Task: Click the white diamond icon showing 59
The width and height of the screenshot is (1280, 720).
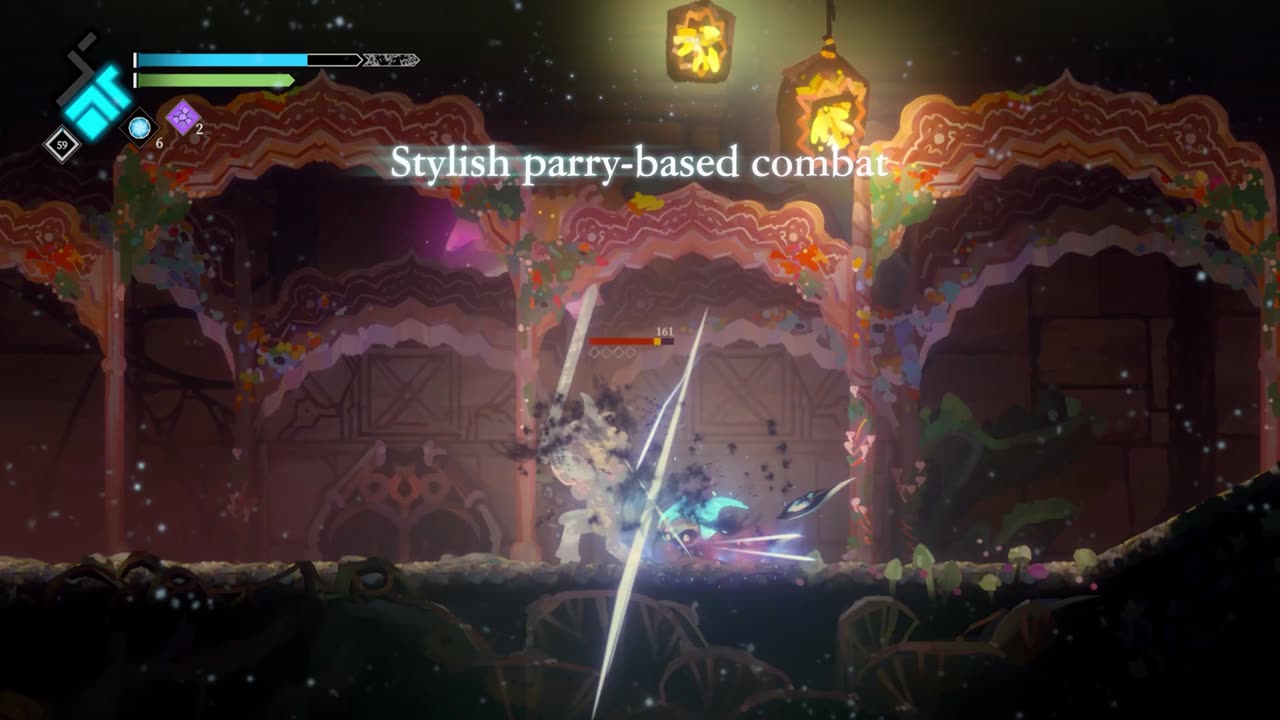Action: [62, 145]
